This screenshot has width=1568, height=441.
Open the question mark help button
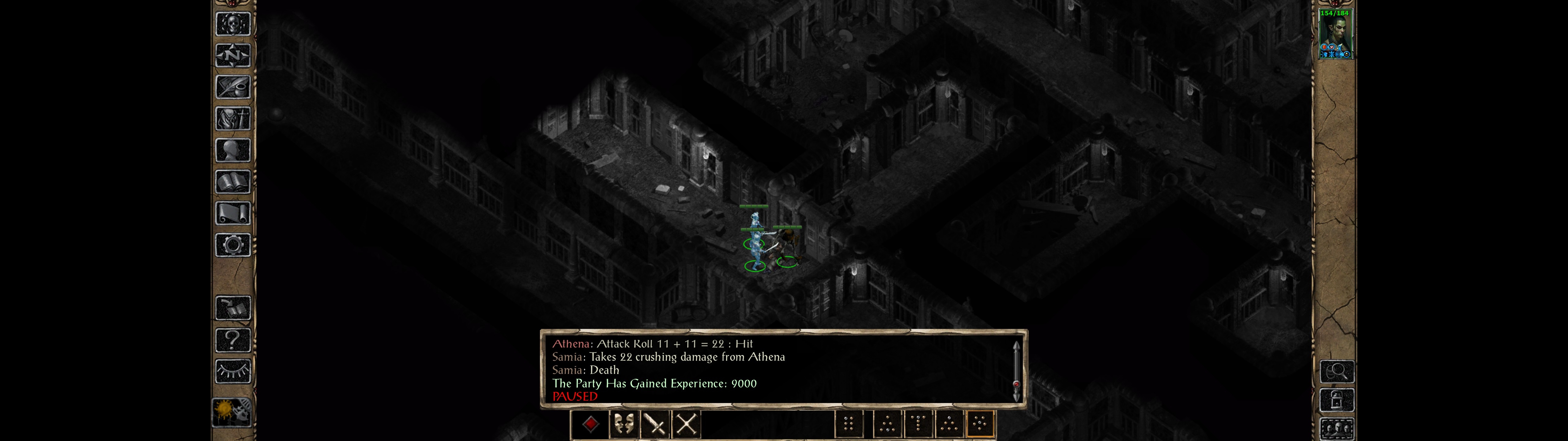point(232,340)
